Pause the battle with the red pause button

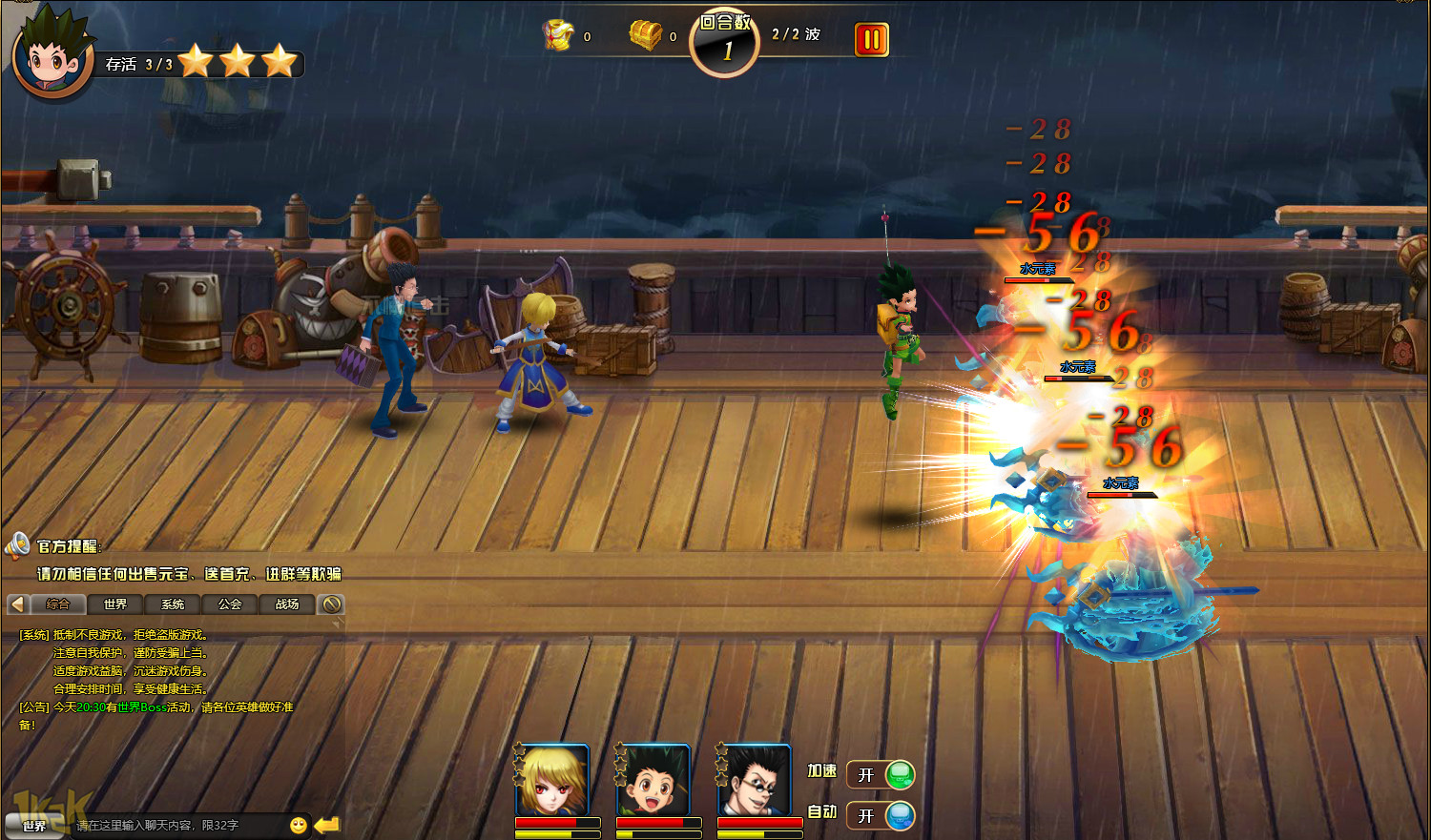[871, 40]
